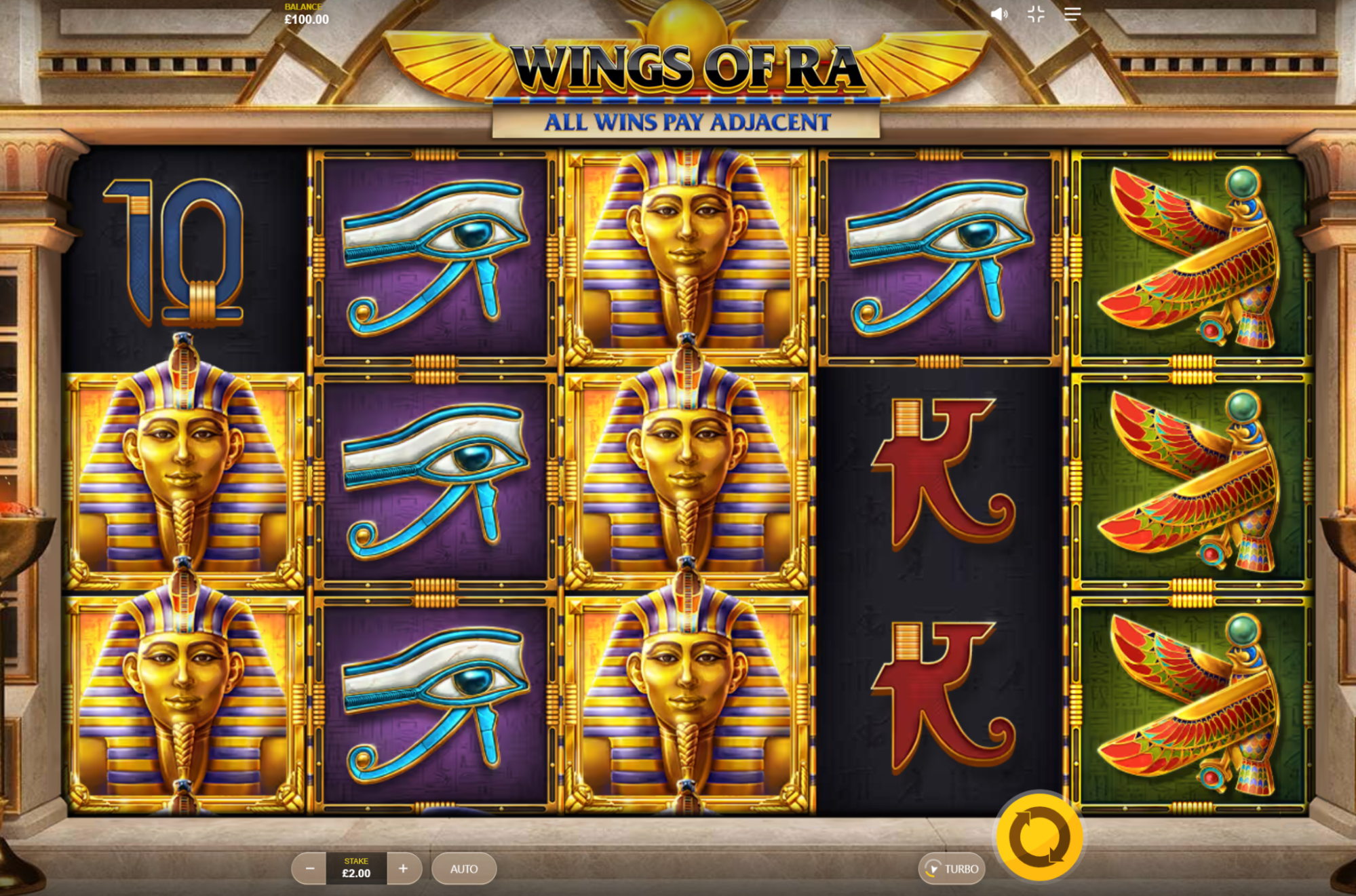Enable TURBO mode
The image size is (1356, 896).
click(952, 869)
